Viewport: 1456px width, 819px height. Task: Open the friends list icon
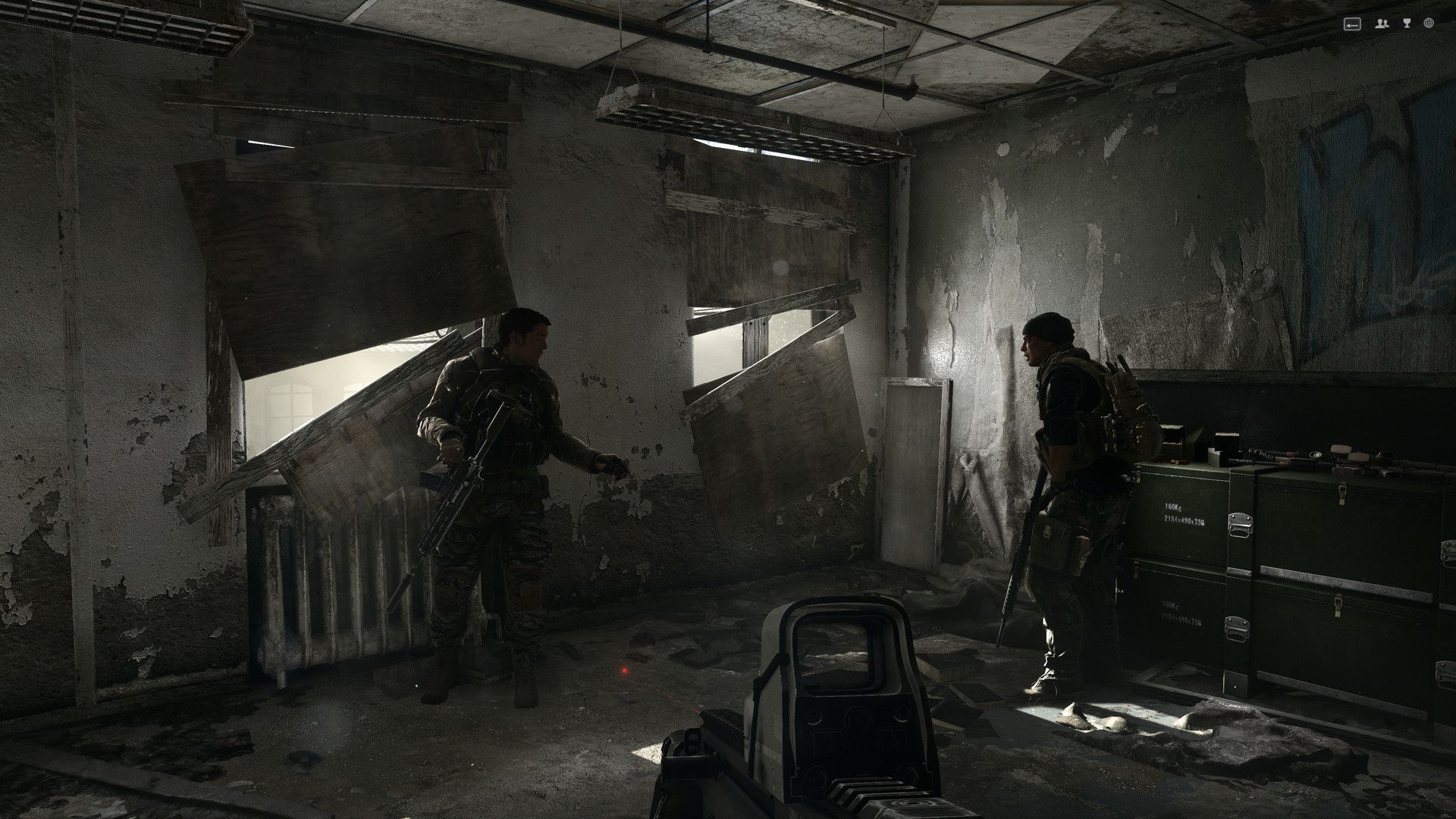coord(1382,24)
